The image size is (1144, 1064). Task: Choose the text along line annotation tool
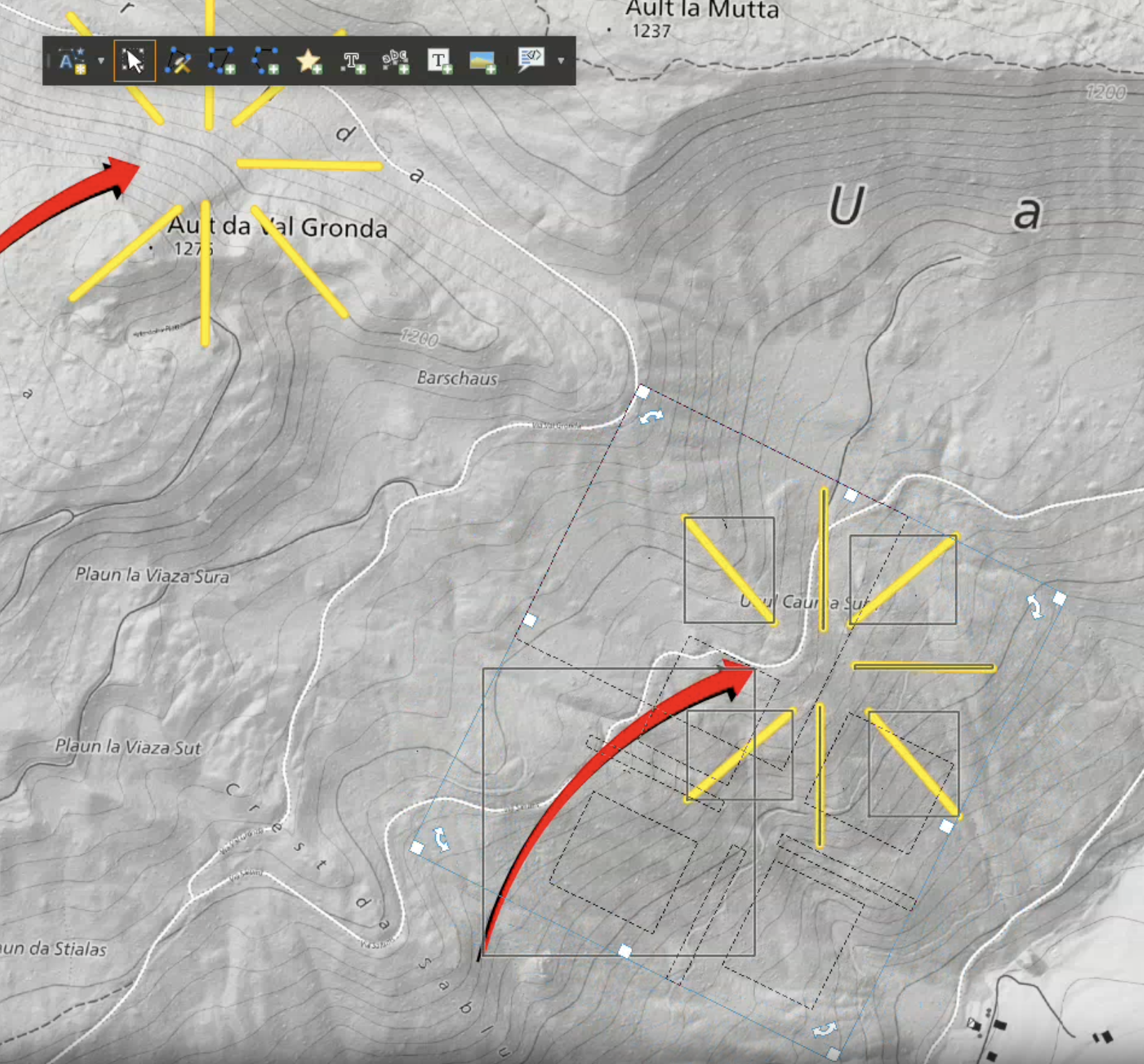coord(396,61)
